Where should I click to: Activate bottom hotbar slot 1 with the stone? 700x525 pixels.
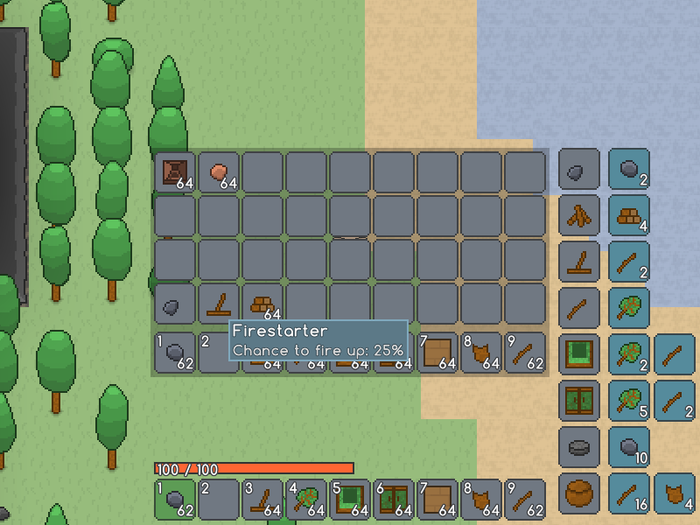tap(175, 498)
